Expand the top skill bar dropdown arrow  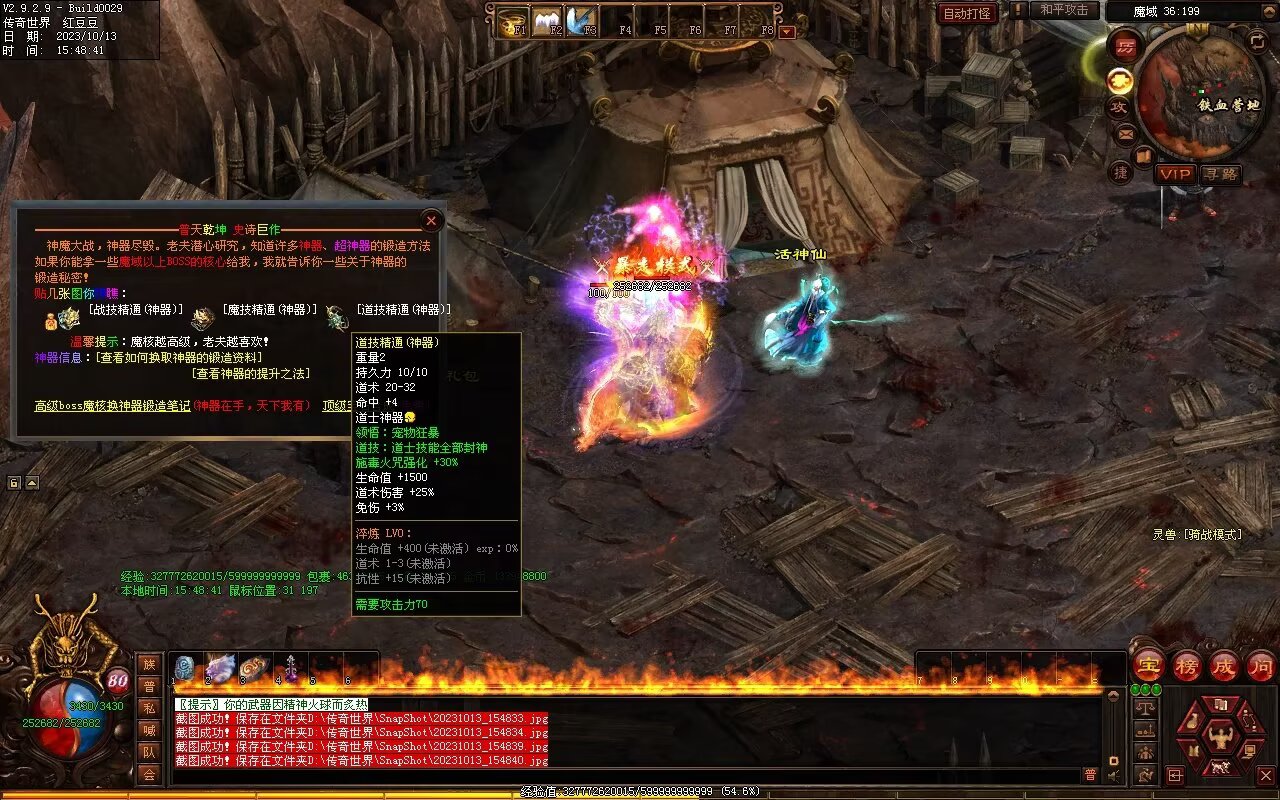coord(787,31)
